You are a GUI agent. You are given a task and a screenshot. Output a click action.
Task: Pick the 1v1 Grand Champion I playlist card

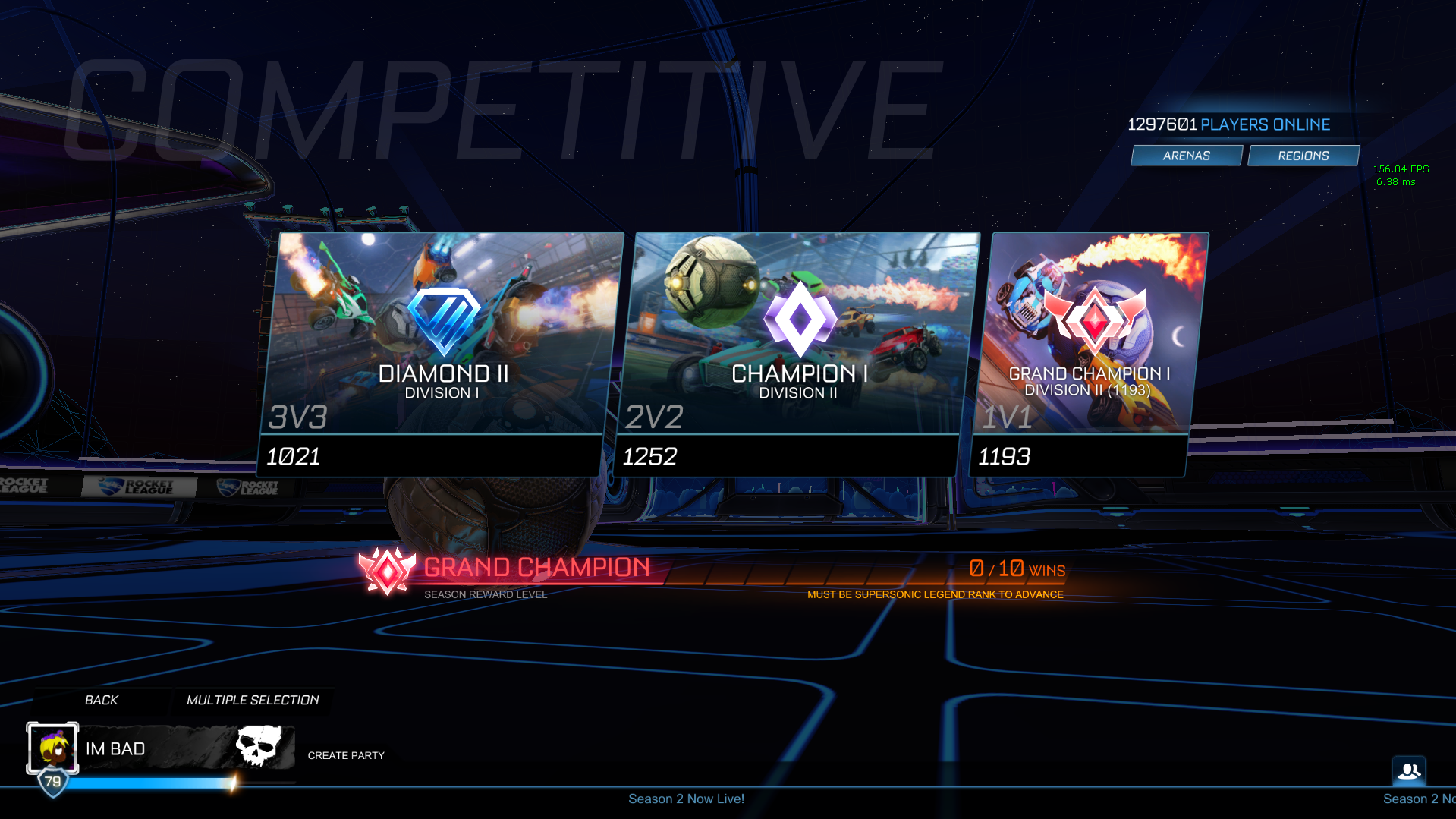1089,354
